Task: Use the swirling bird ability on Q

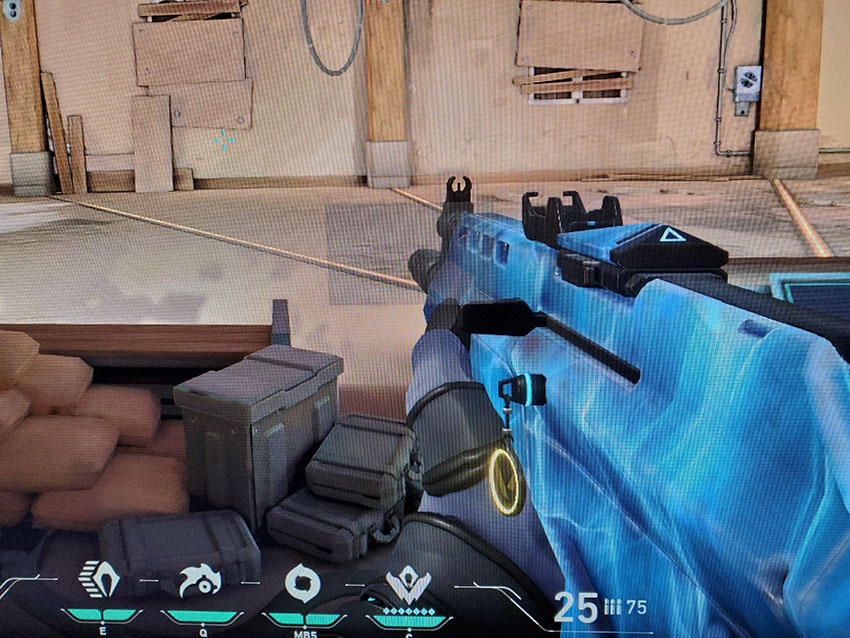Action: (x=199, y=579)
